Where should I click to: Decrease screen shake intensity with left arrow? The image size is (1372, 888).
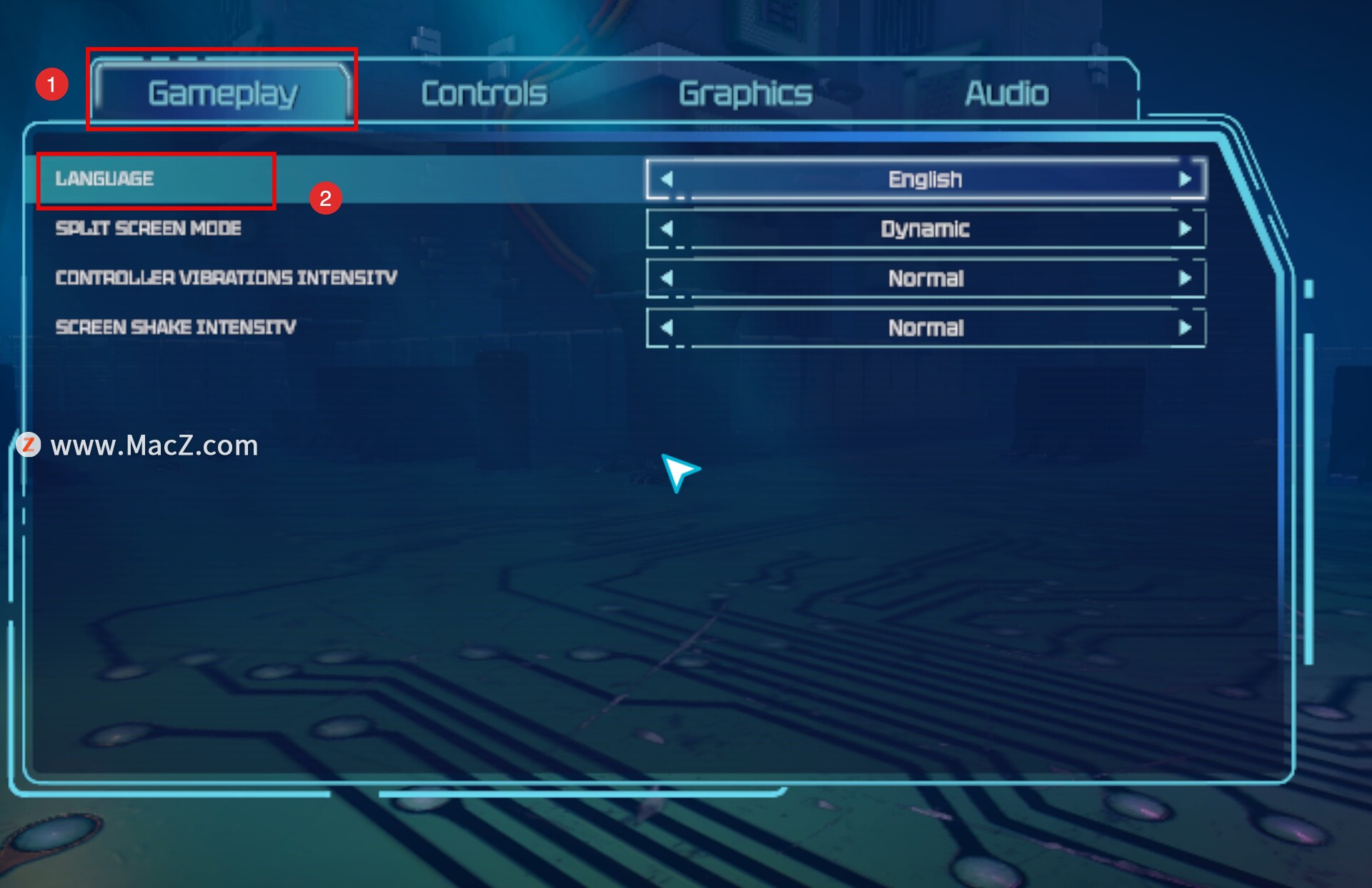coord(667,327)
